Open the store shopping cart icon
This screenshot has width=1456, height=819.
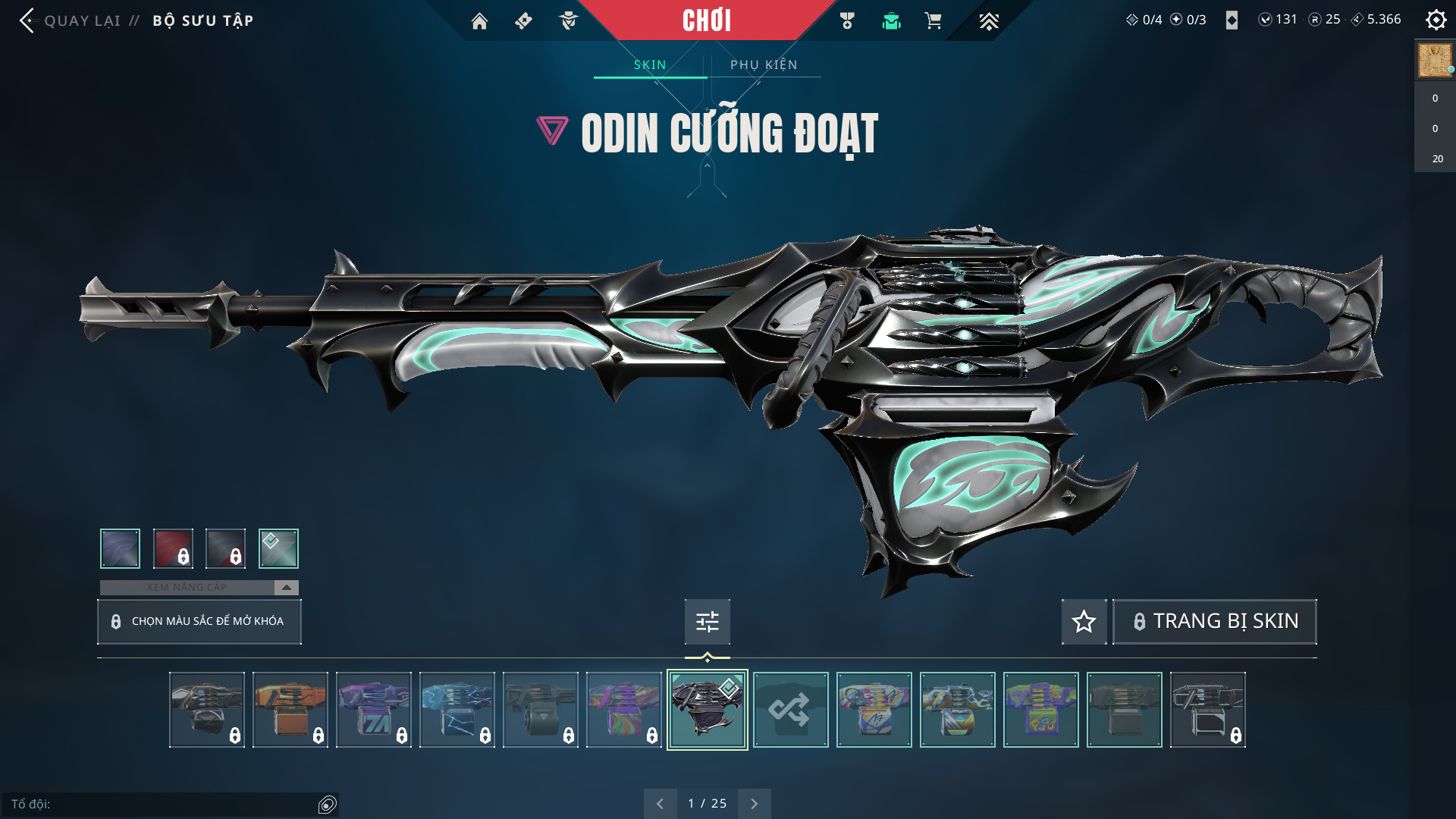coord(934,21)
